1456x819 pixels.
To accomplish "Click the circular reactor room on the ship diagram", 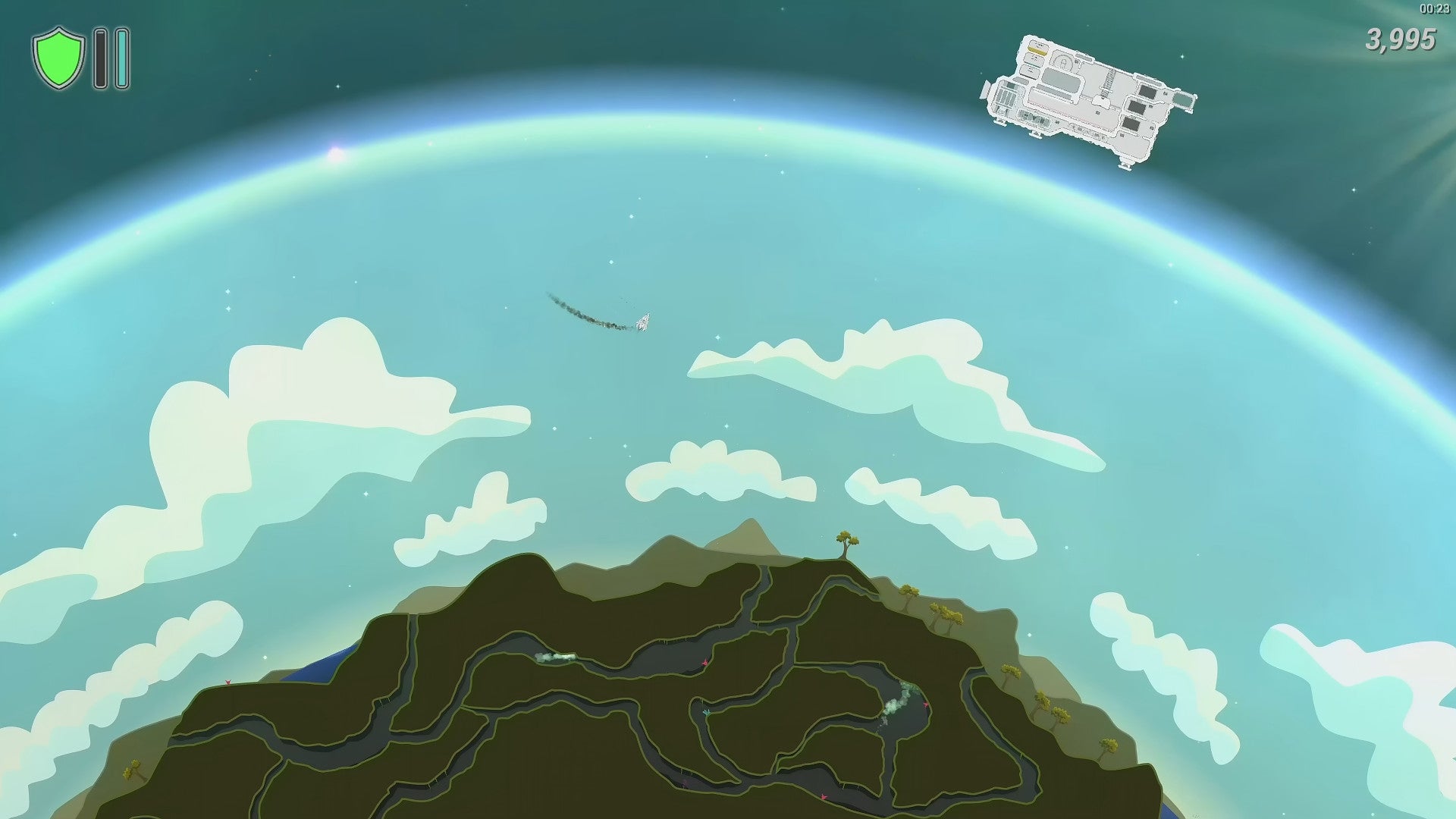I will click(1064, 62).
